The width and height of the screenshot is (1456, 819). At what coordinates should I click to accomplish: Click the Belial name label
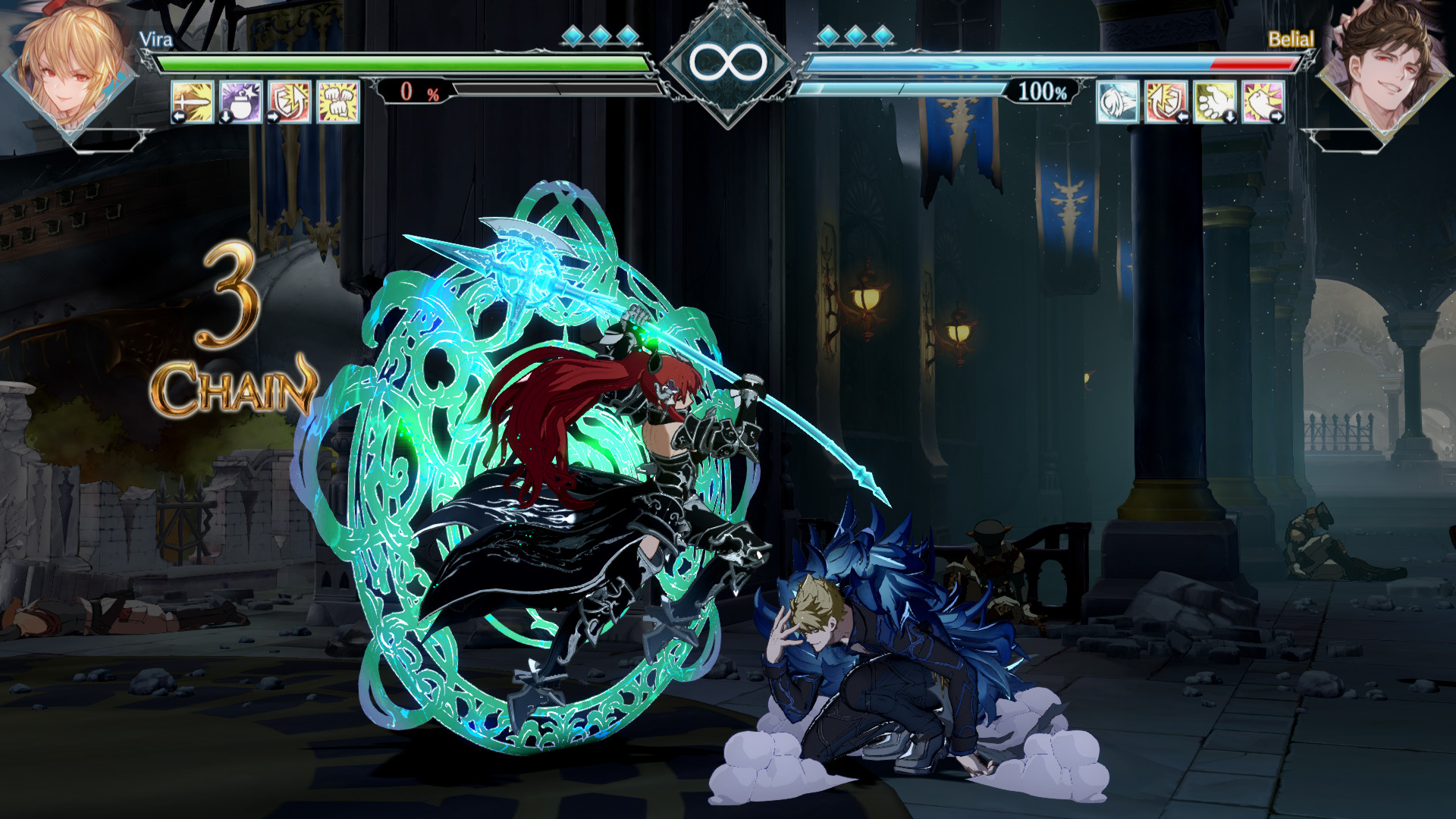pyautogui.click(x=1293, y=37)
